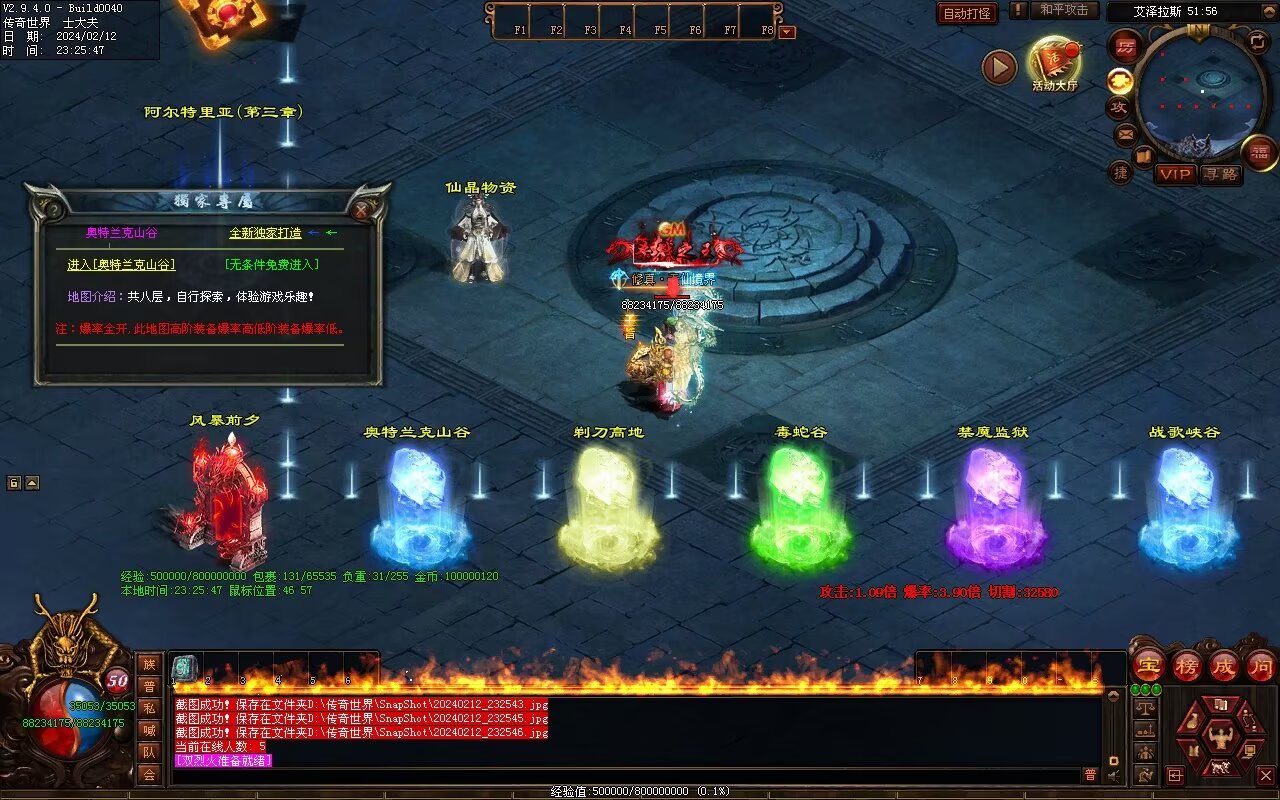Switch the 和平攻击 attack mode
The width and height of the screenshot is (1280, 800).
click(1063, 10)
